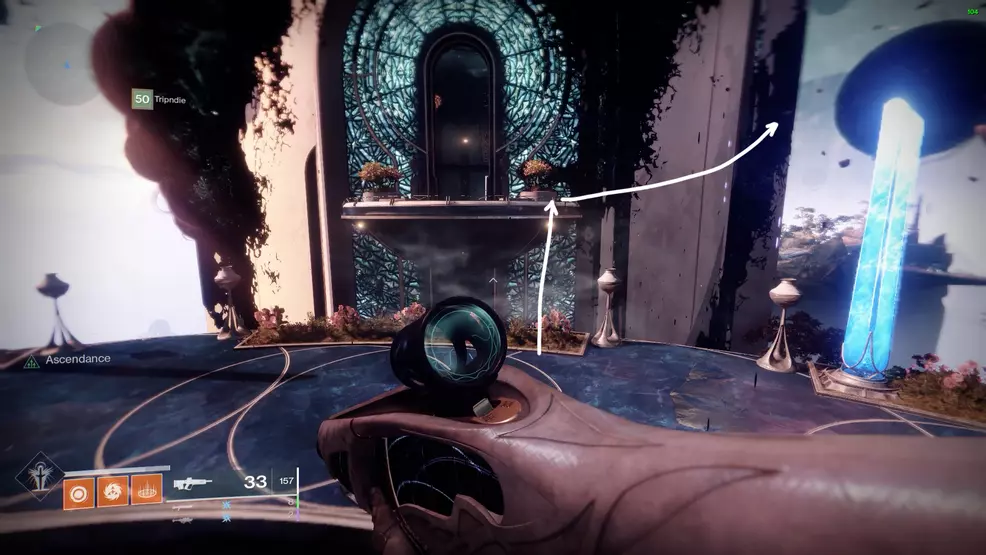
Task: Select the grenade ability icon with concentric circles
Action: pyautogui.click(x=79, y=491)
